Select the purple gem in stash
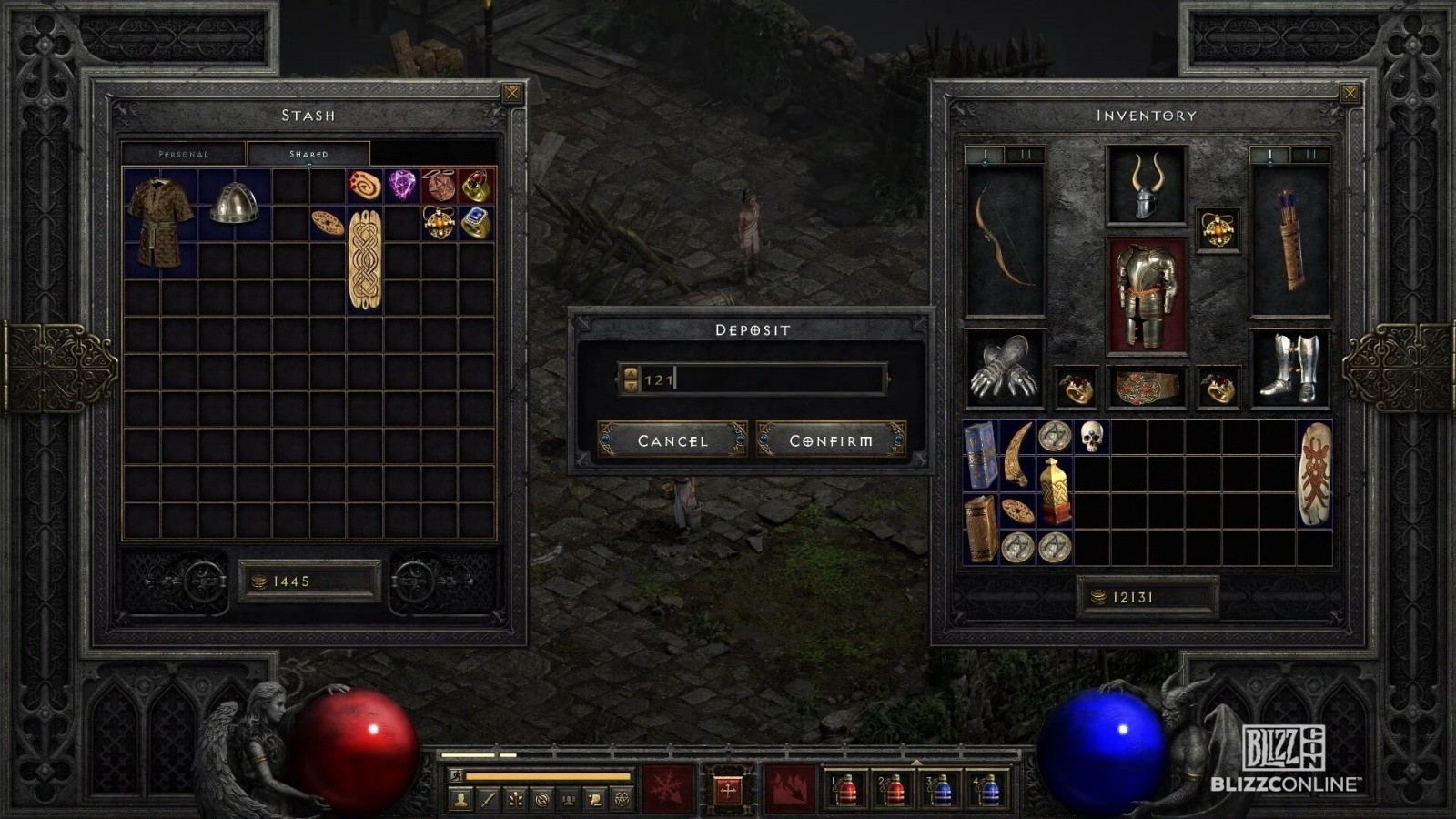Screen dimensions: 1456x819 coord(401,185)
